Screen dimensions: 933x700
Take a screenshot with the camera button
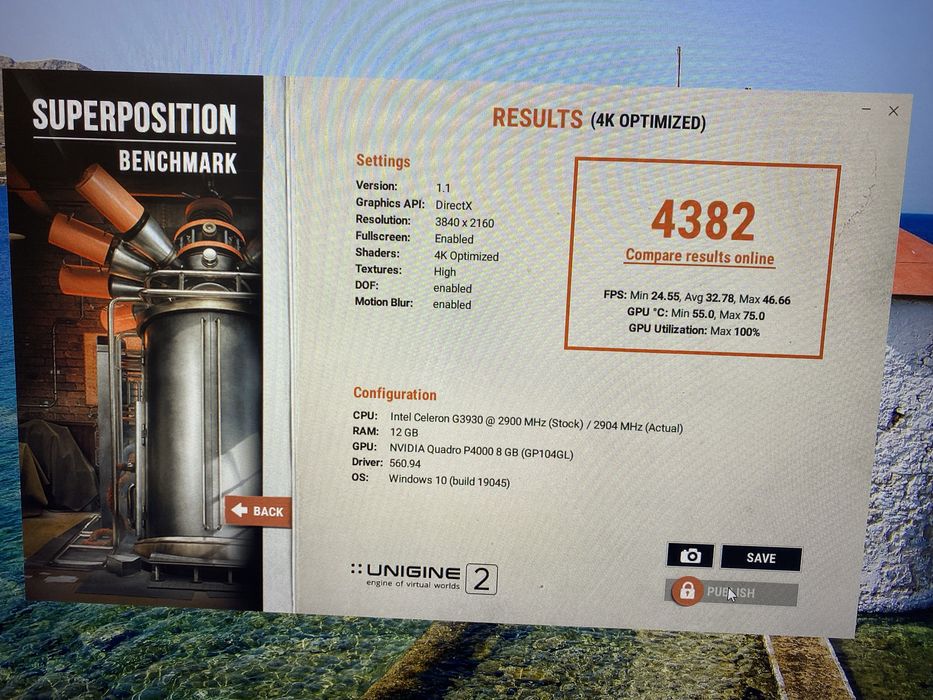(690, 556)
